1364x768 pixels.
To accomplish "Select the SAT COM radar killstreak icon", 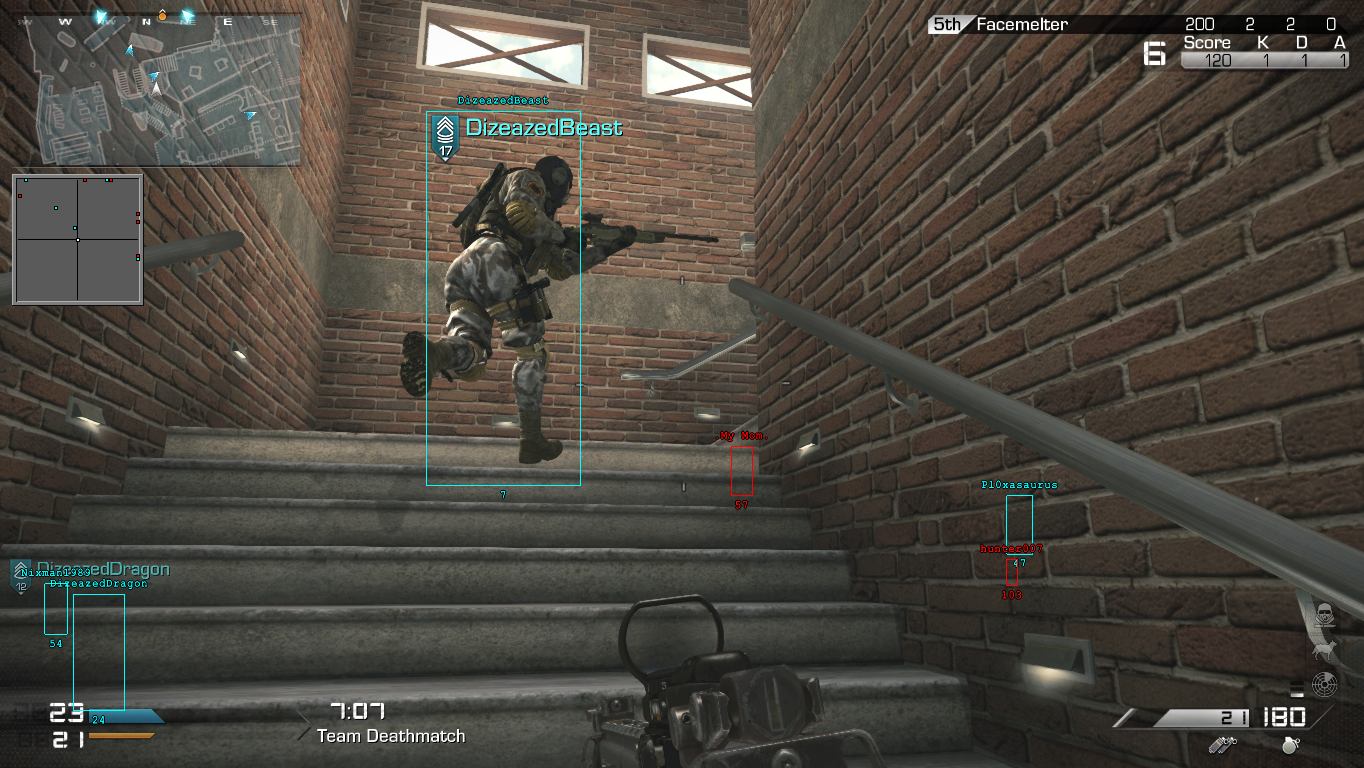I will point(1325,686).
